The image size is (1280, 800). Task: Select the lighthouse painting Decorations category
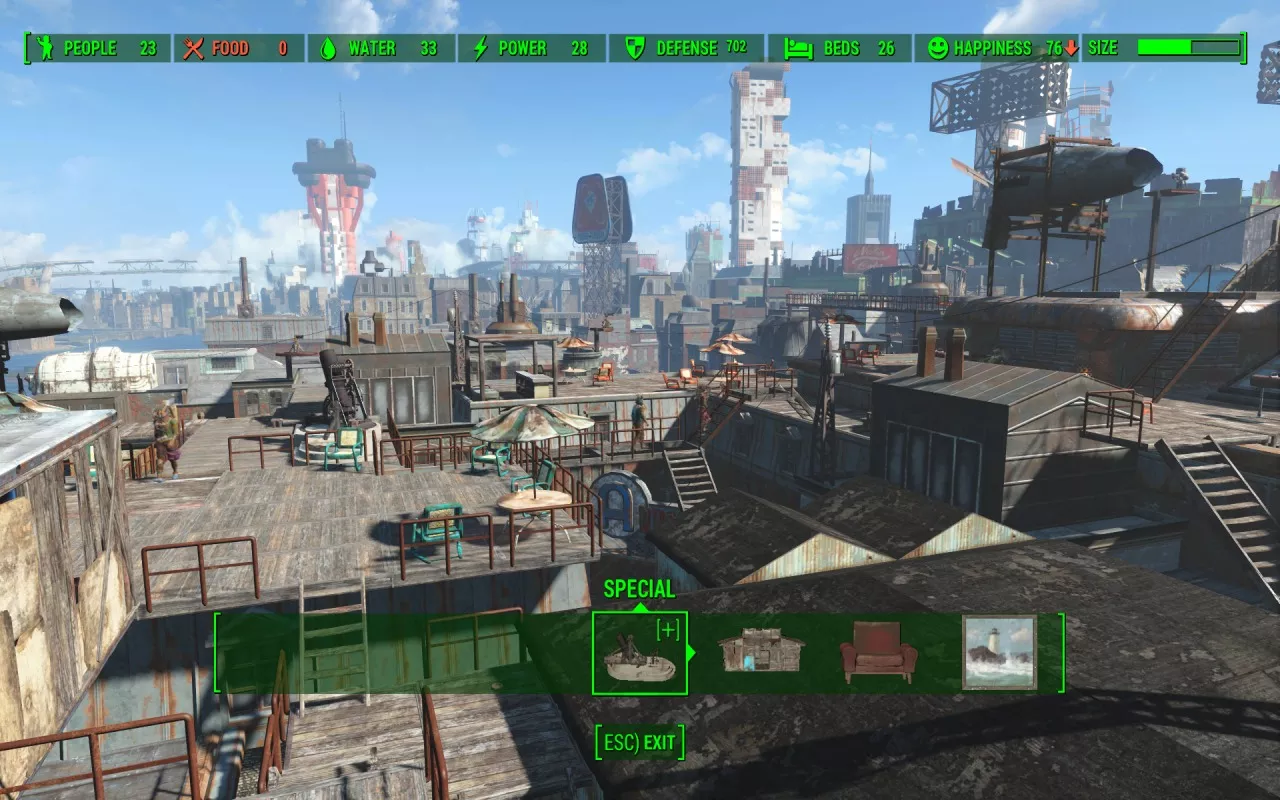point(999,653)
